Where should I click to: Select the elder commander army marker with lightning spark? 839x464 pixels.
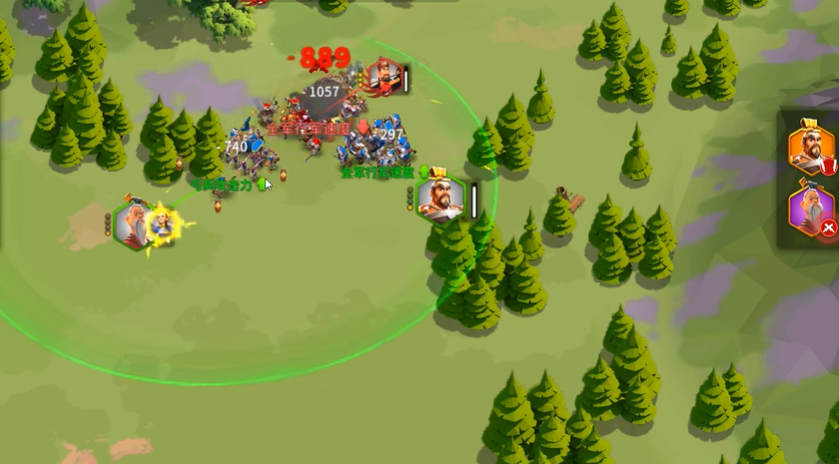pyautogui.click(x=134, y=225)
